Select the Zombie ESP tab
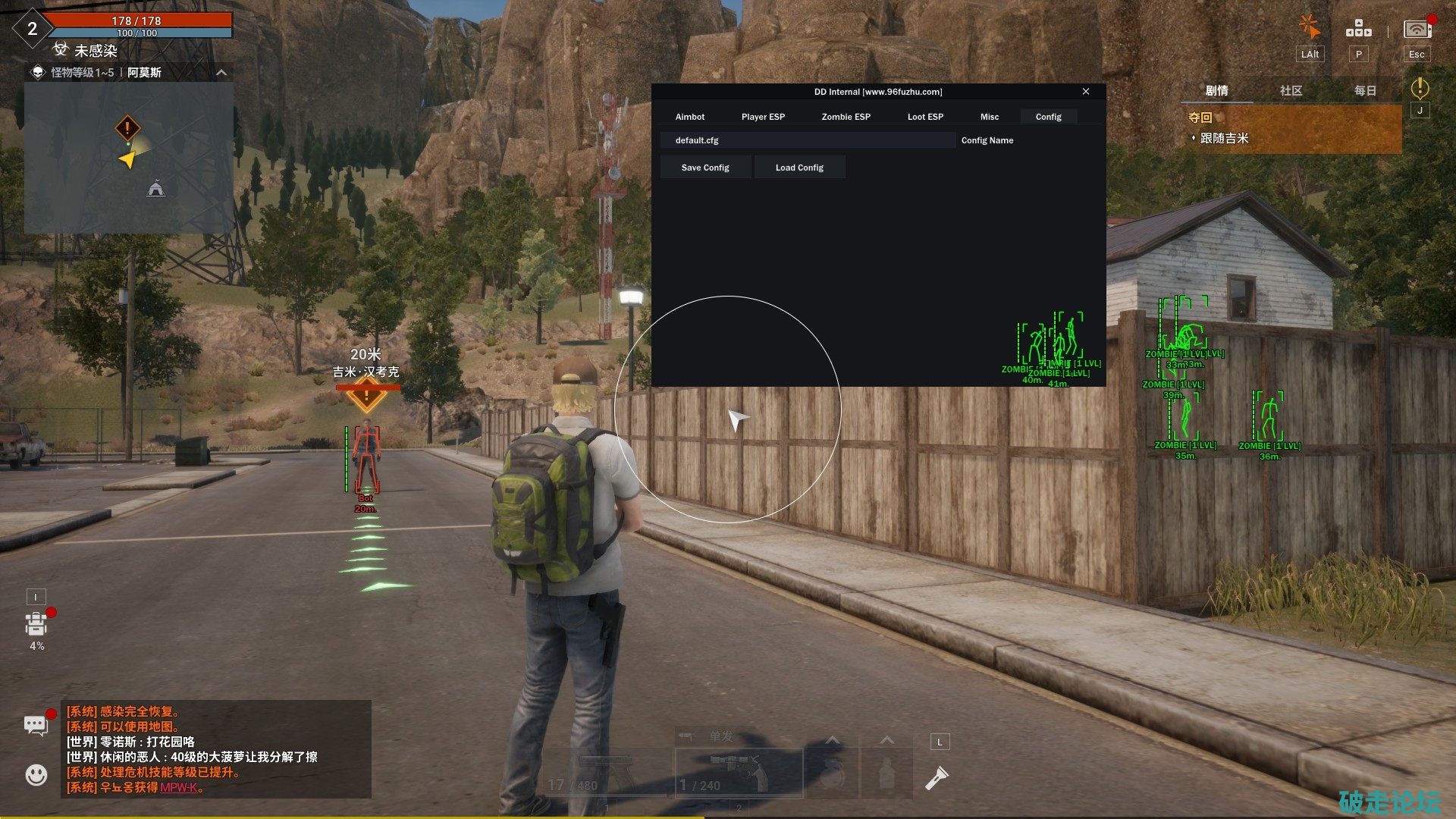The height and width of the screenshot is (819, 1456). [x=846, y=117]
